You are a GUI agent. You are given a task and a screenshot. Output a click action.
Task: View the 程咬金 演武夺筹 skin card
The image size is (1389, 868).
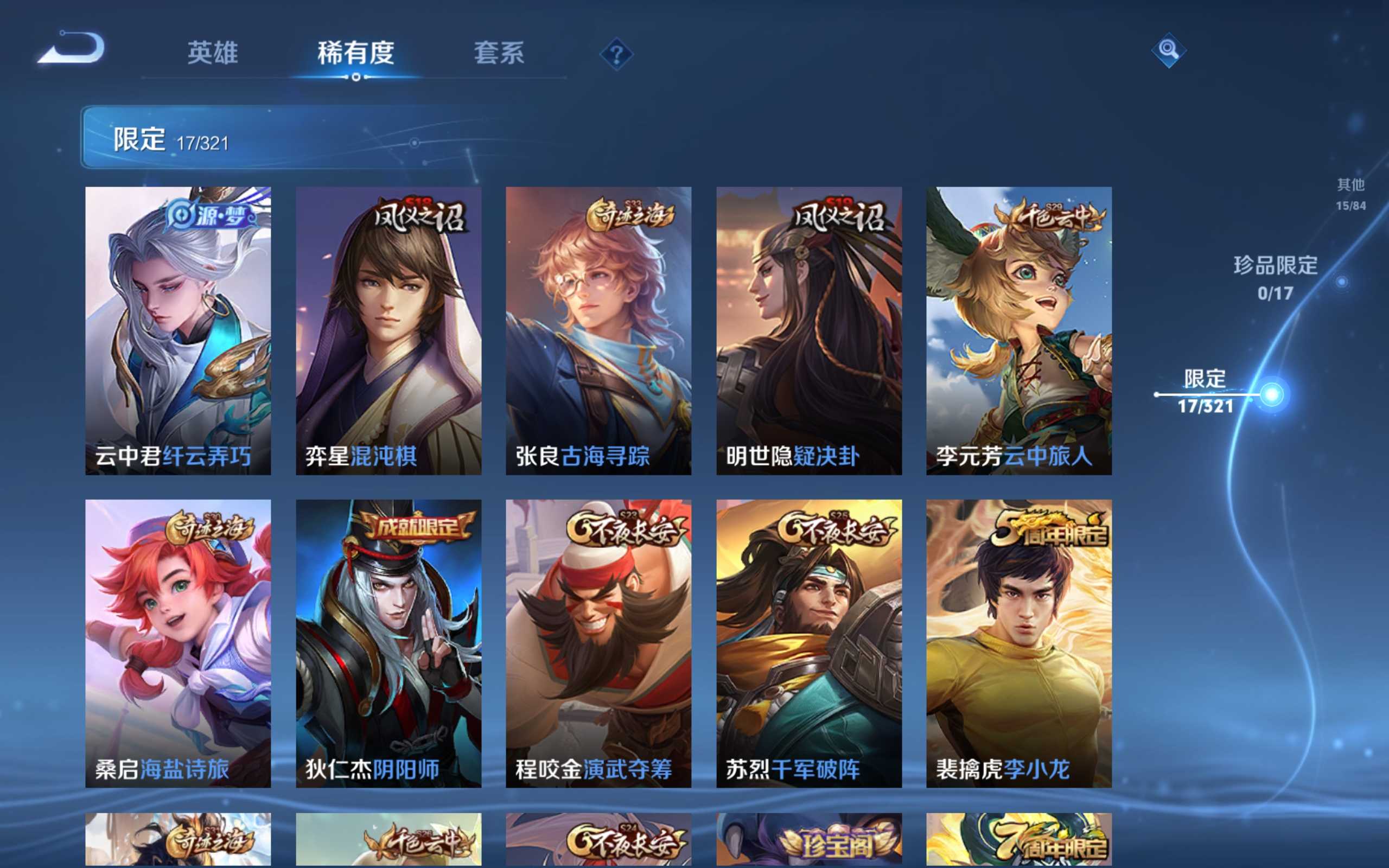pos(598,643)
